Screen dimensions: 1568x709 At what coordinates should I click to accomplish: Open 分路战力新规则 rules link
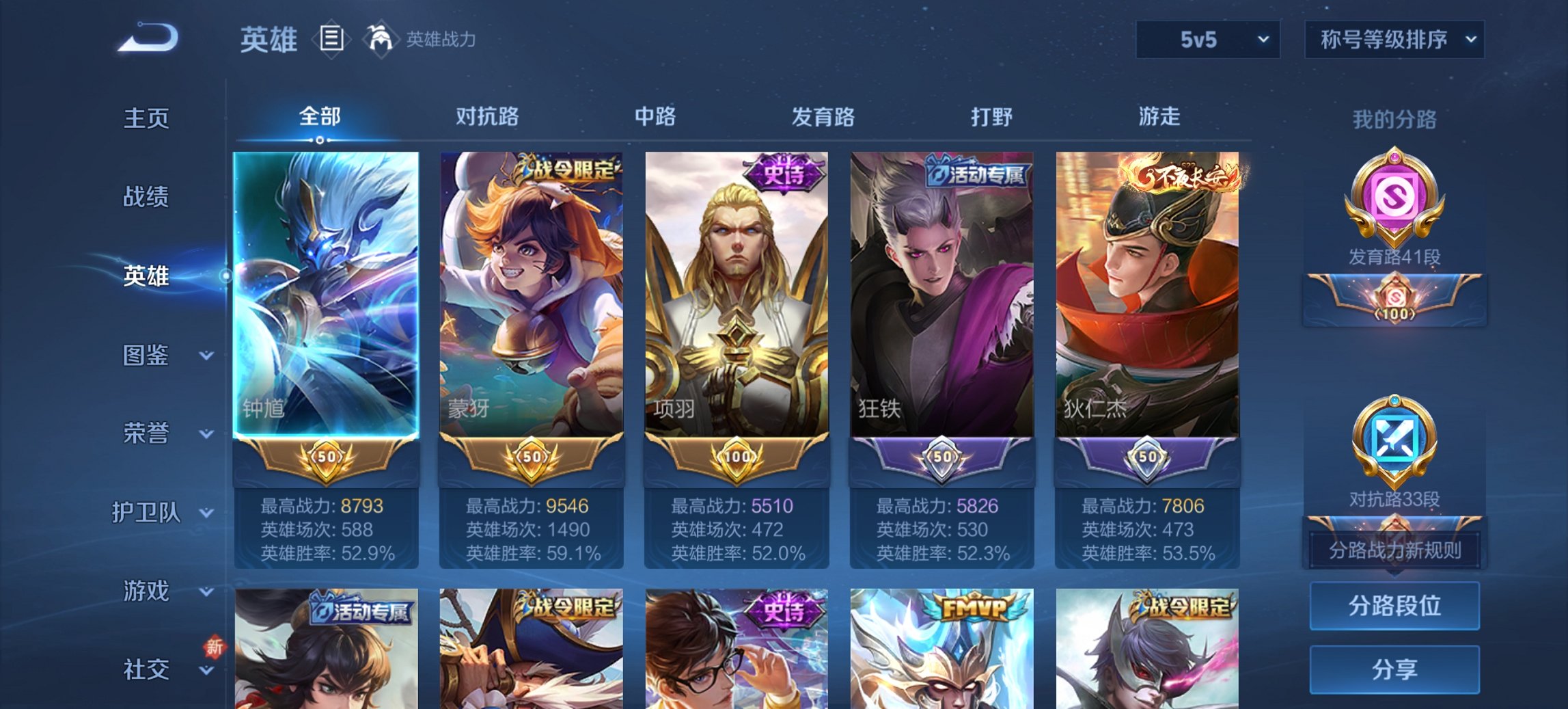1394,549
